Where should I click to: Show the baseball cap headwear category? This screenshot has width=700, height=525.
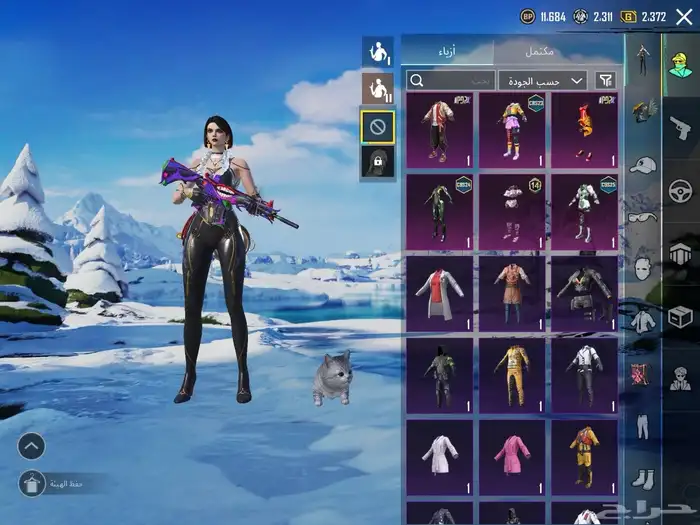click(x=641, y=164)
